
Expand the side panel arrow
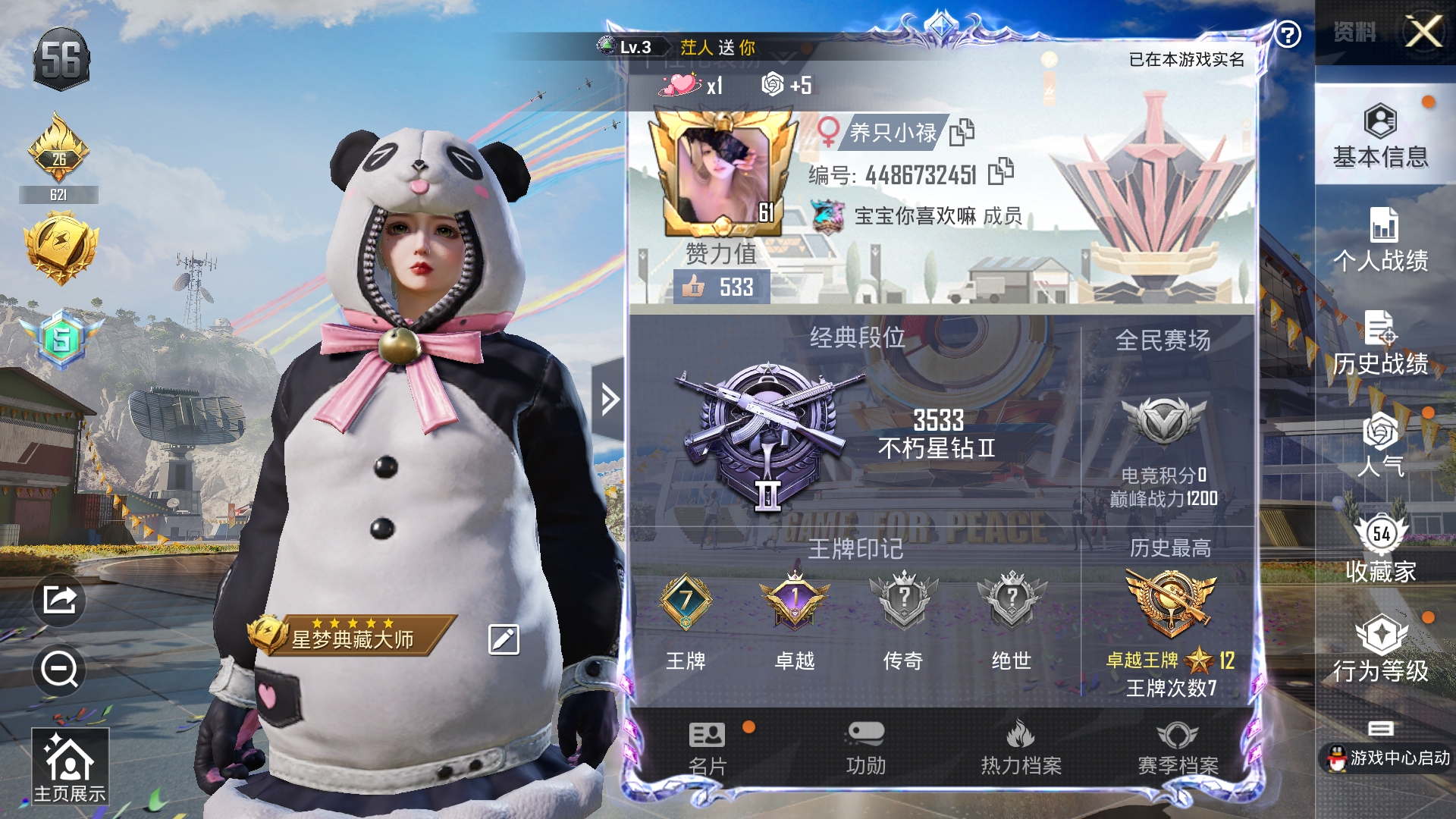coord(609,399)
